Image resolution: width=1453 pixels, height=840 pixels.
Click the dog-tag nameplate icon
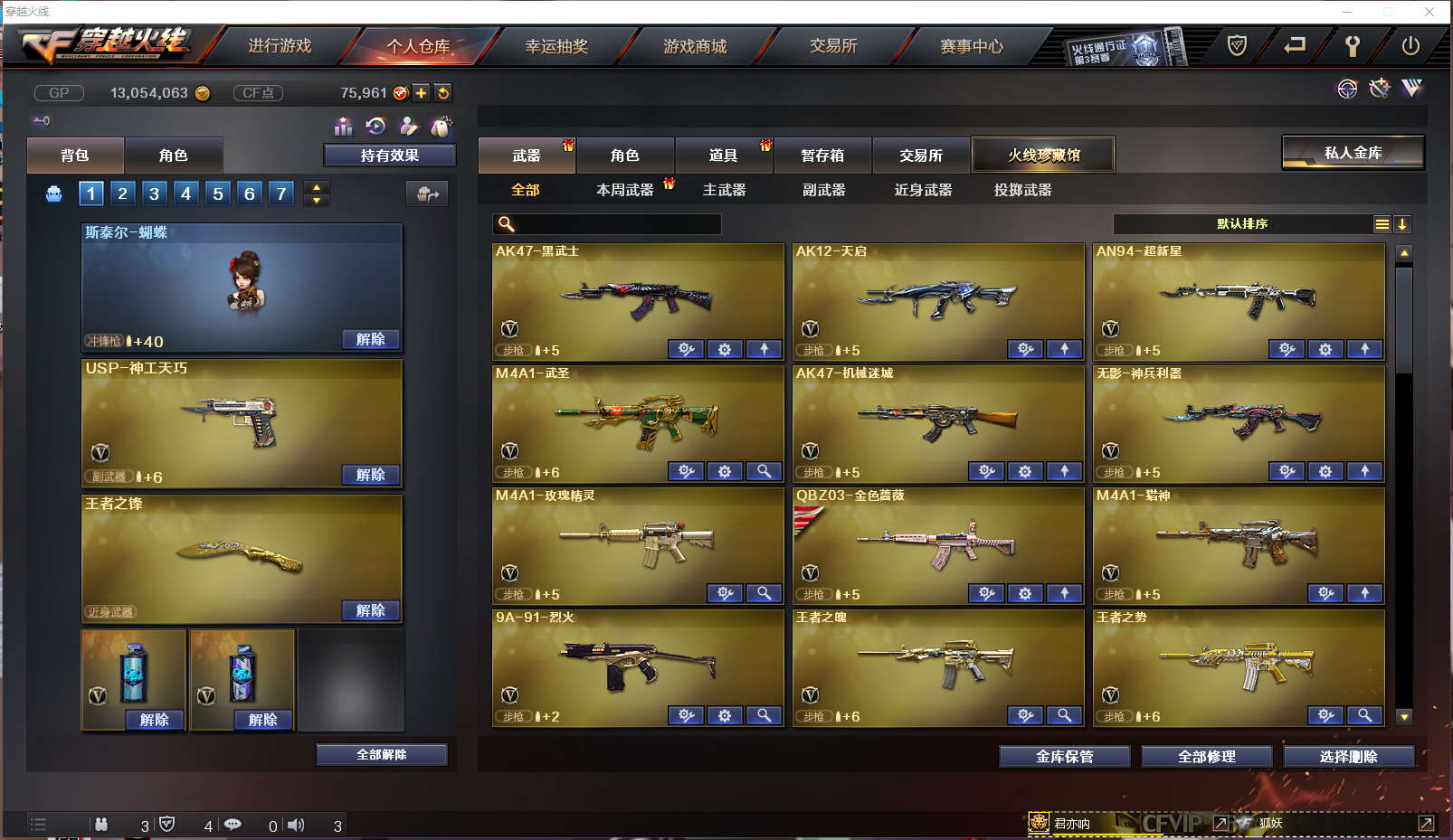click(441, 127)
